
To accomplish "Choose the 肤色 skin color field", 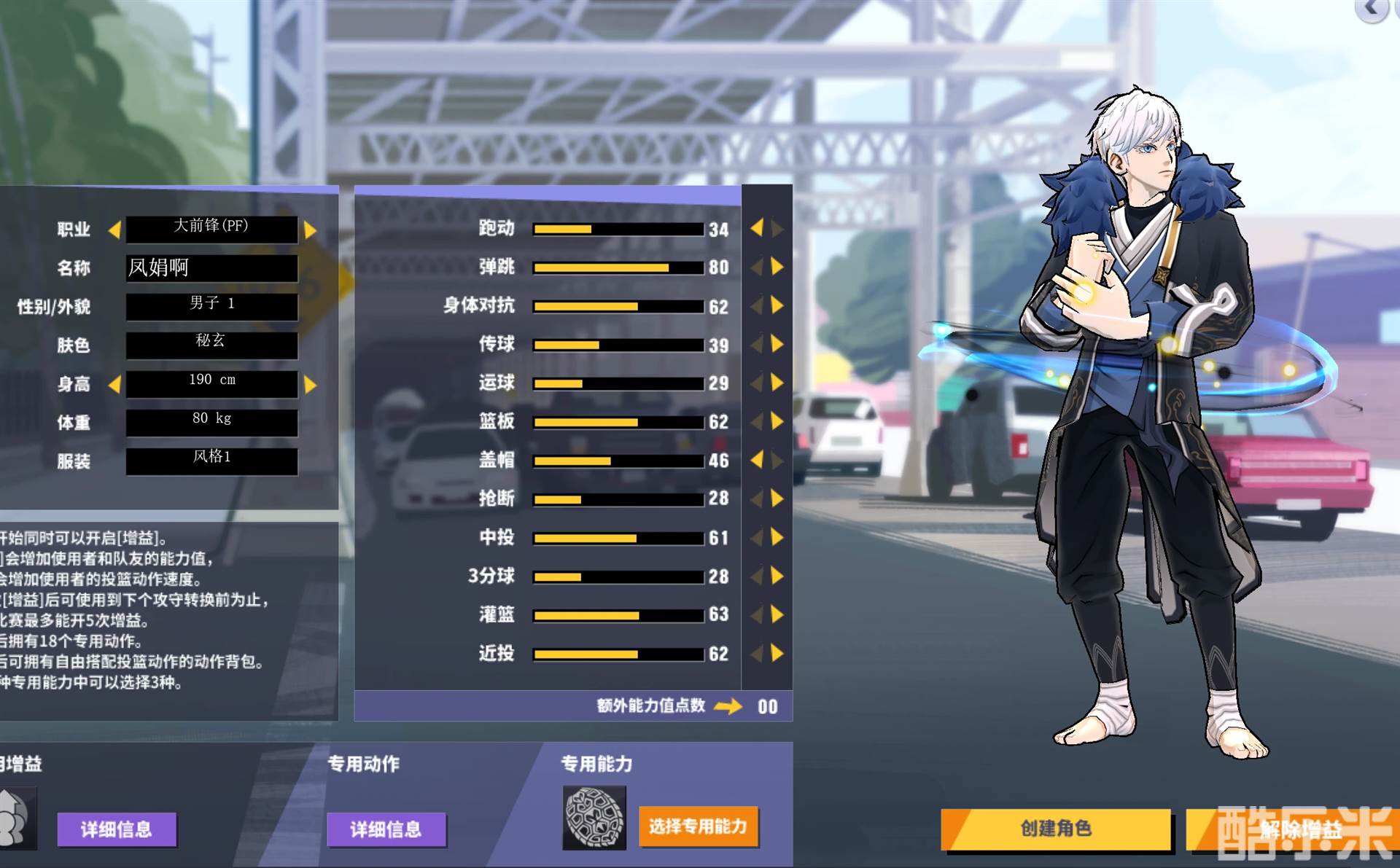I will pyautogui.click(x=211, y=345).
